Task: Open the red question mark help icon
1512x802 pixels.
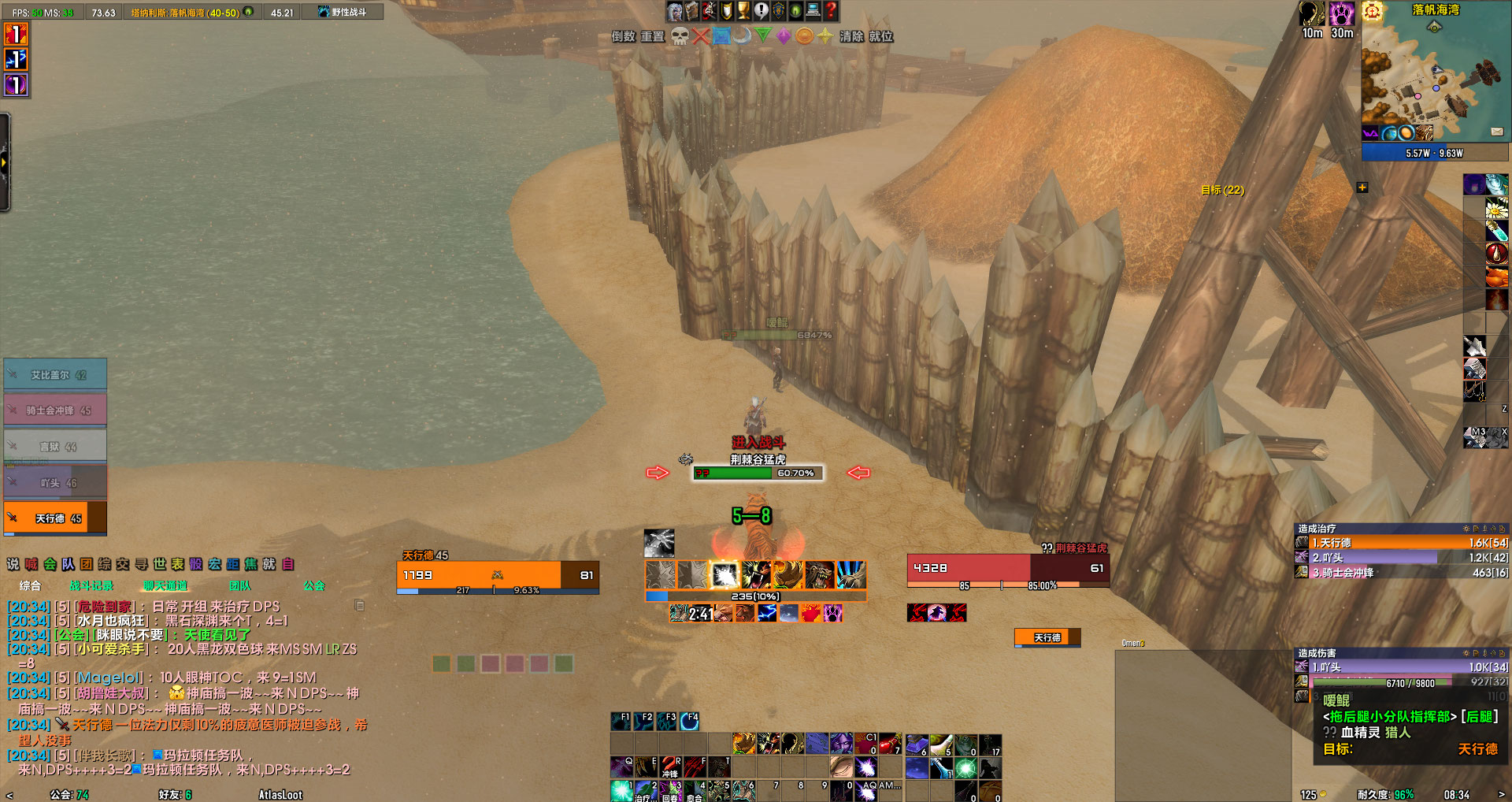Action: tap(829, 11)
